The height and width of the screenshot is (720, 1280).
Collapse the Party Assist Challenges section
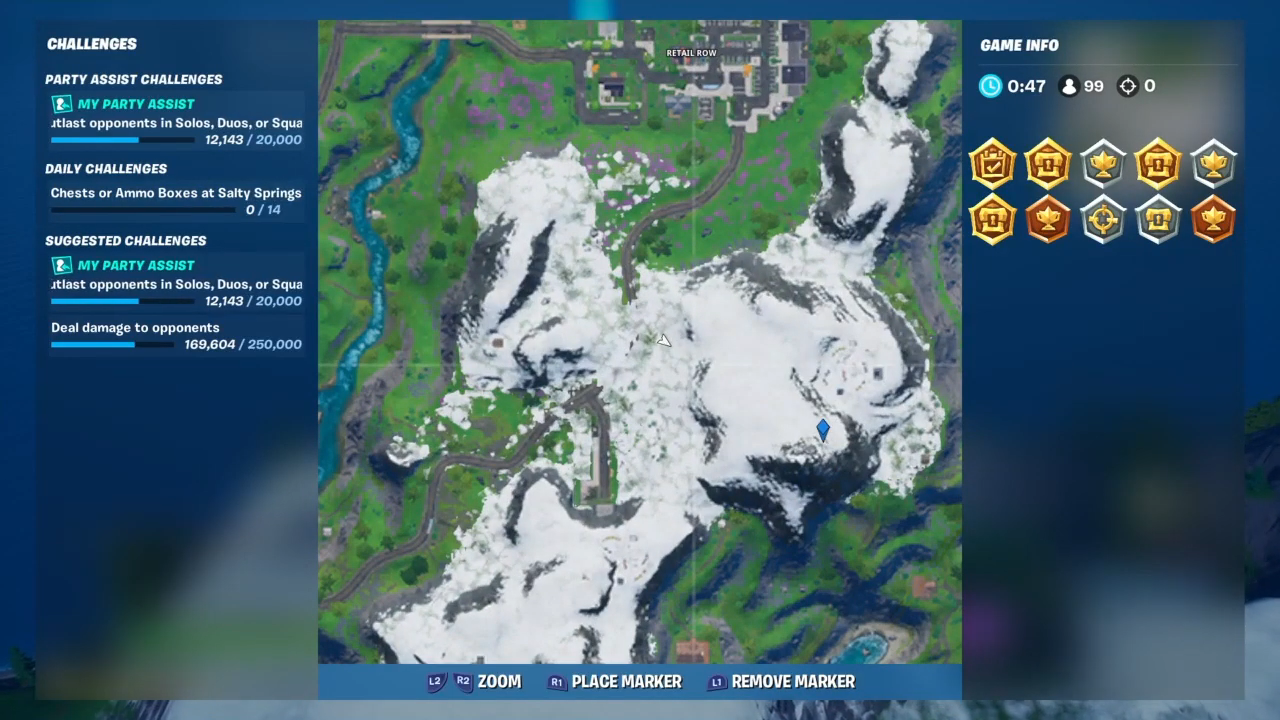(x=133, y=79)
